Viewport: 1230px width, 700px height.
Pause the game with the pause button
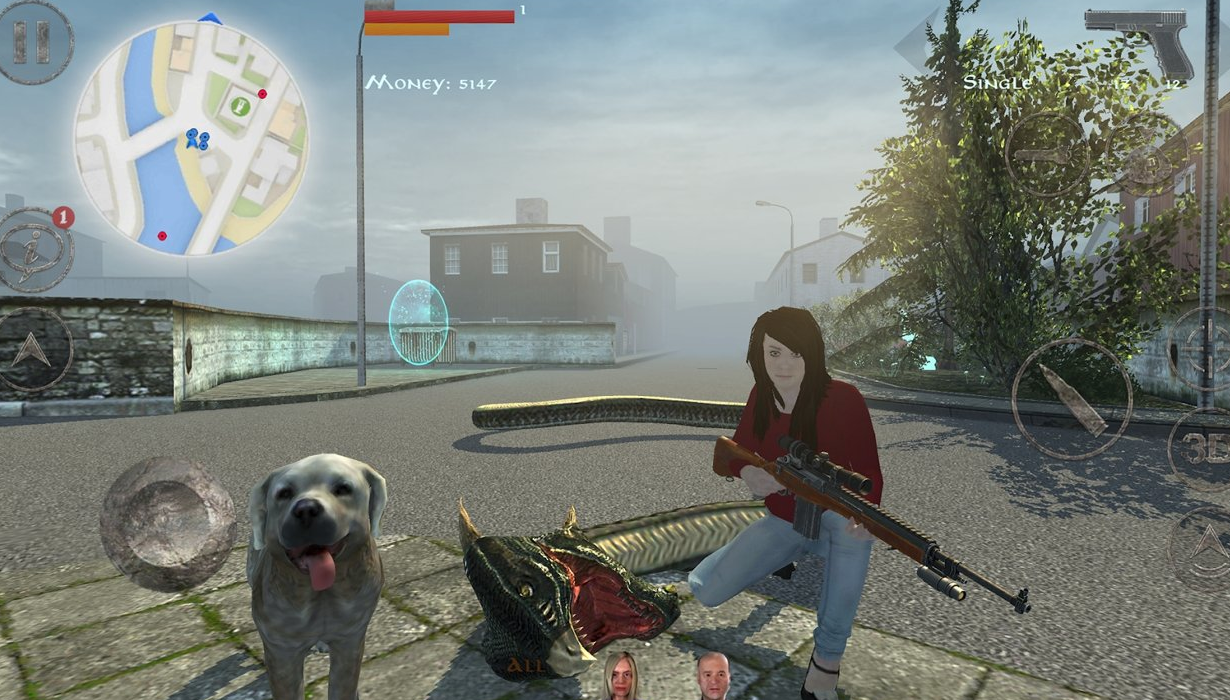tap(34, 42)
